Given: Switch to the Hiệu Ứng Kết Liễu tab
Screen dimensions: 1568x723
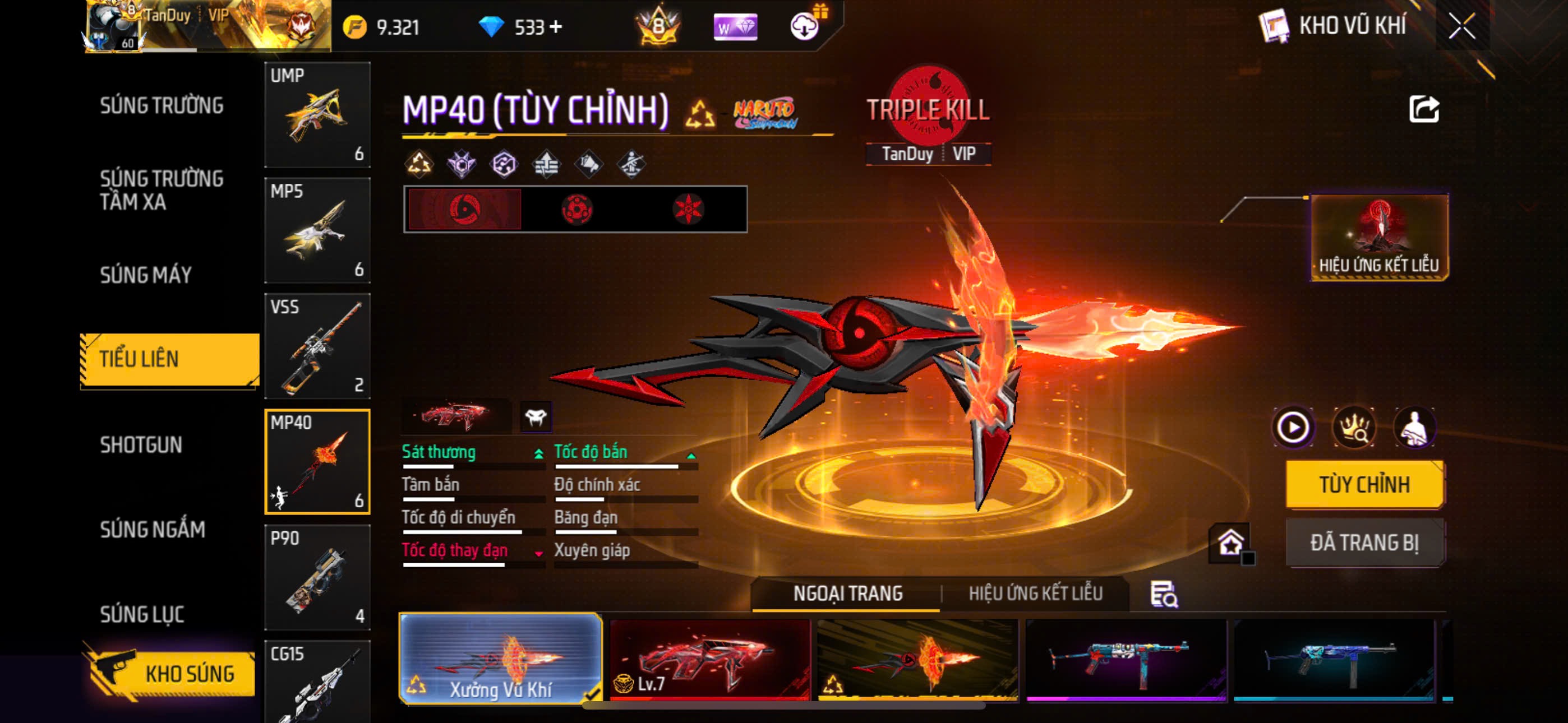Looking at the screenshot, I should pos(1035,594).
